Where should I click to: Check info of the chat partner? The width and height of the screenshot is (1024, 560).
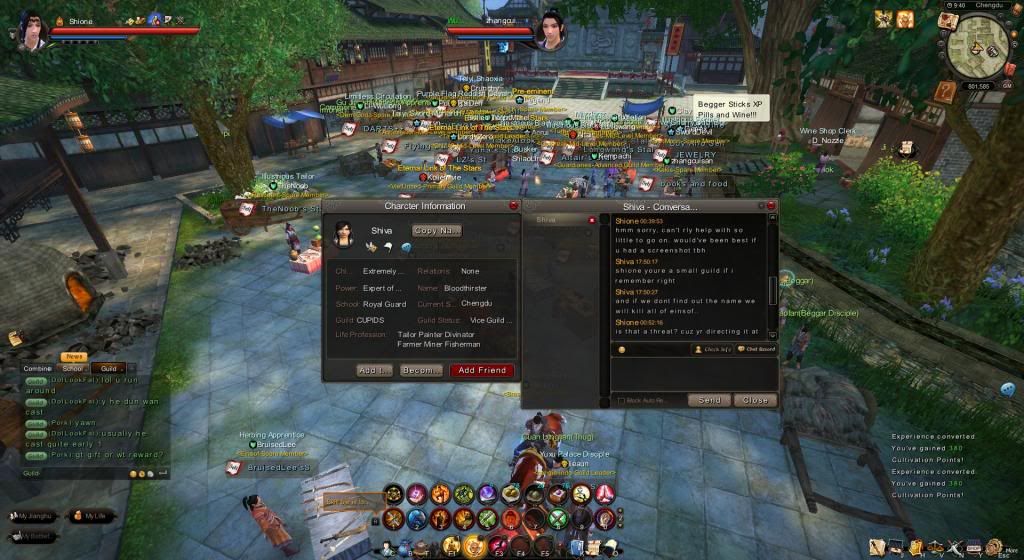tap(714, 349)
